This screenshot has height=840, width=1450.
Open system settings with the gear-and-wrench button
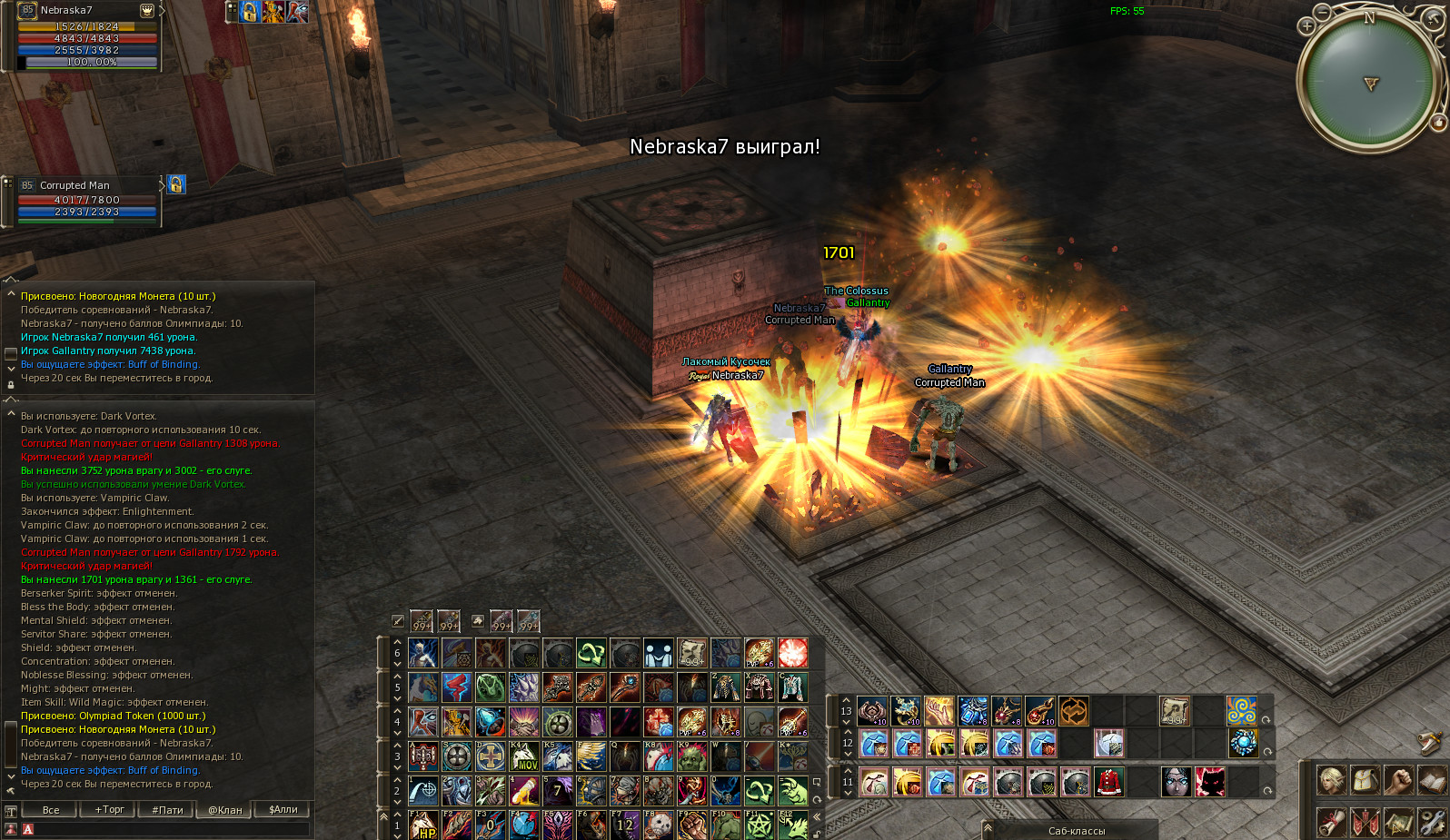click(1432, 823)
